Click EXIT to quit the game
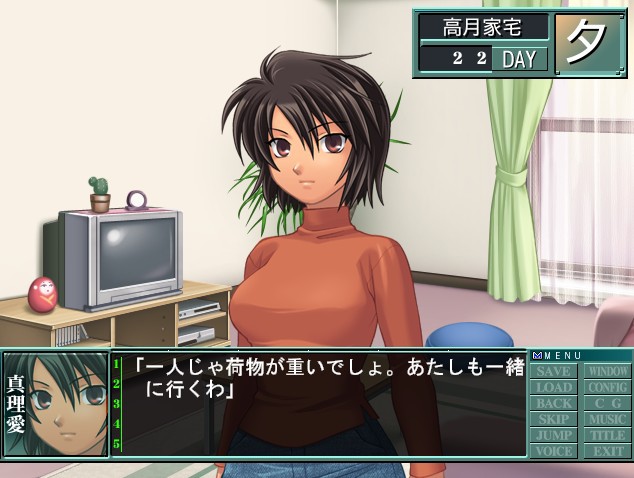This screenshot has height=478, width=634. (x=607, y=451)
